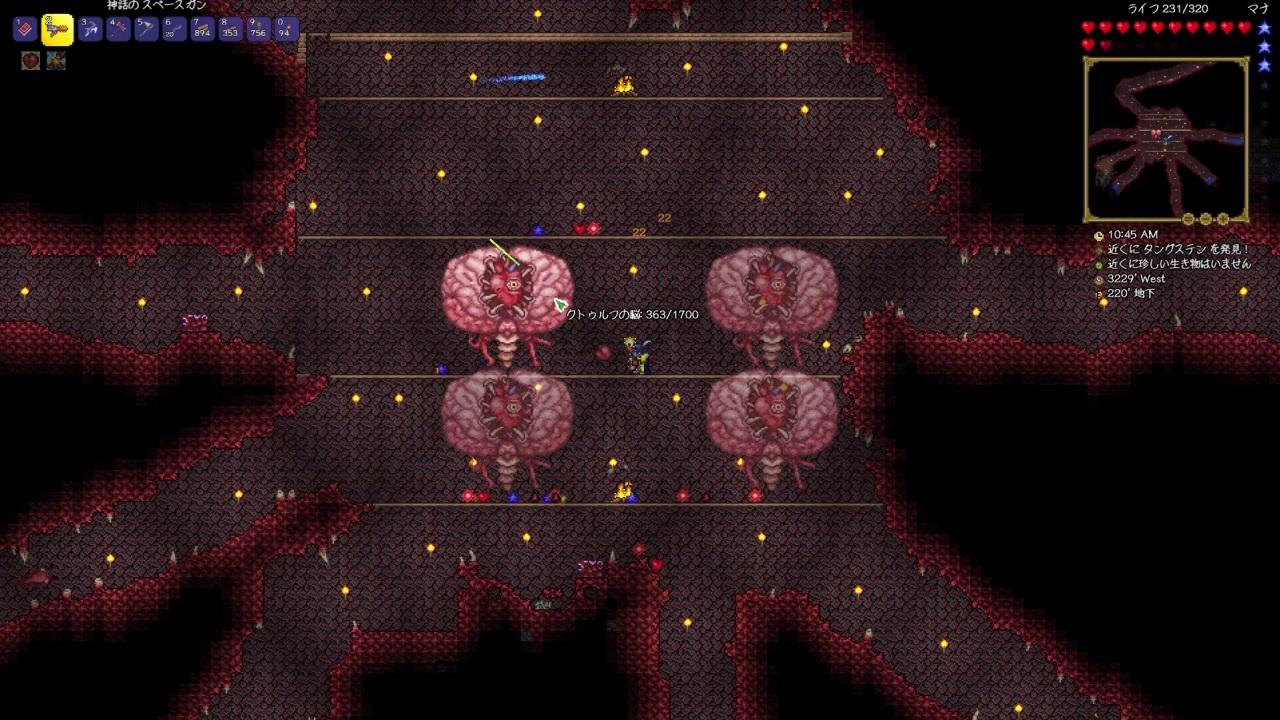Click the compass icon beside 3229' West
Image resolution: width=1280 pixels, height=720 pixels.
click(1098, 279)
